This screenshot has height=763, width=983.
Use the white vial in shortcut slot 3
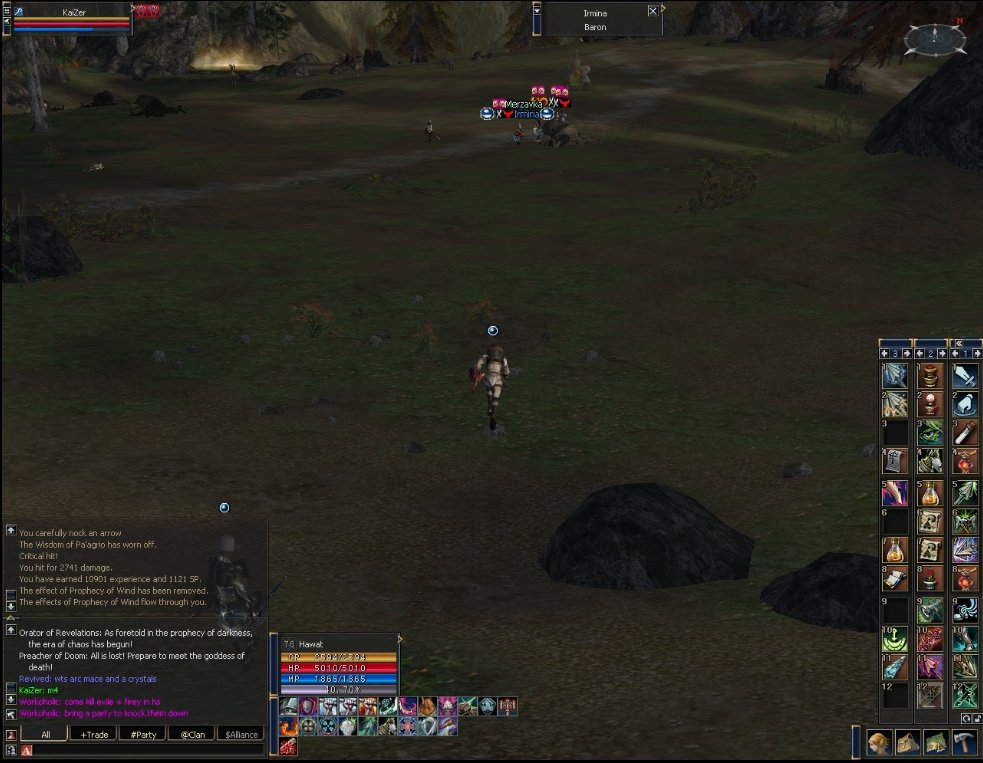[965, 432]
